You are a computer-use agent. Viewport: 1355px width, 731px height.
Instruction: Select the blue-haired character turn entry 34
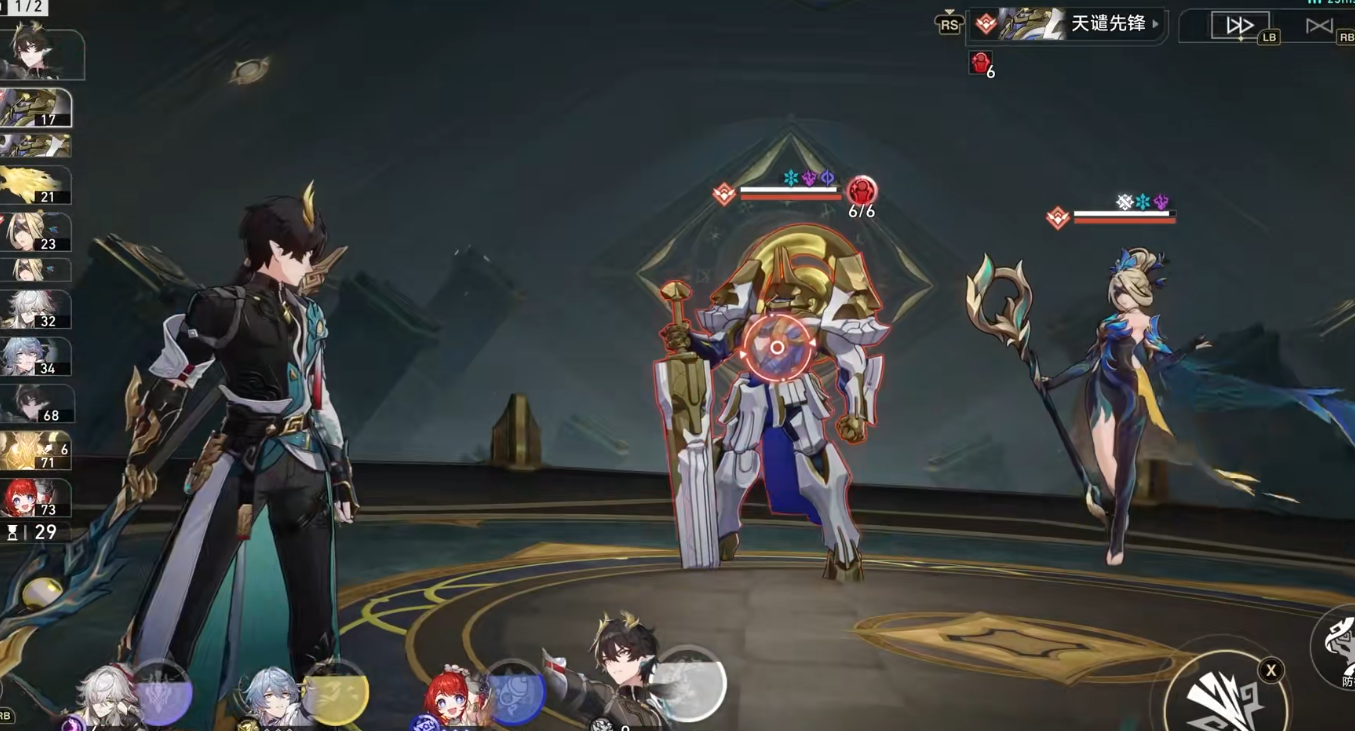pyautogui.click(x=36, y=357)
